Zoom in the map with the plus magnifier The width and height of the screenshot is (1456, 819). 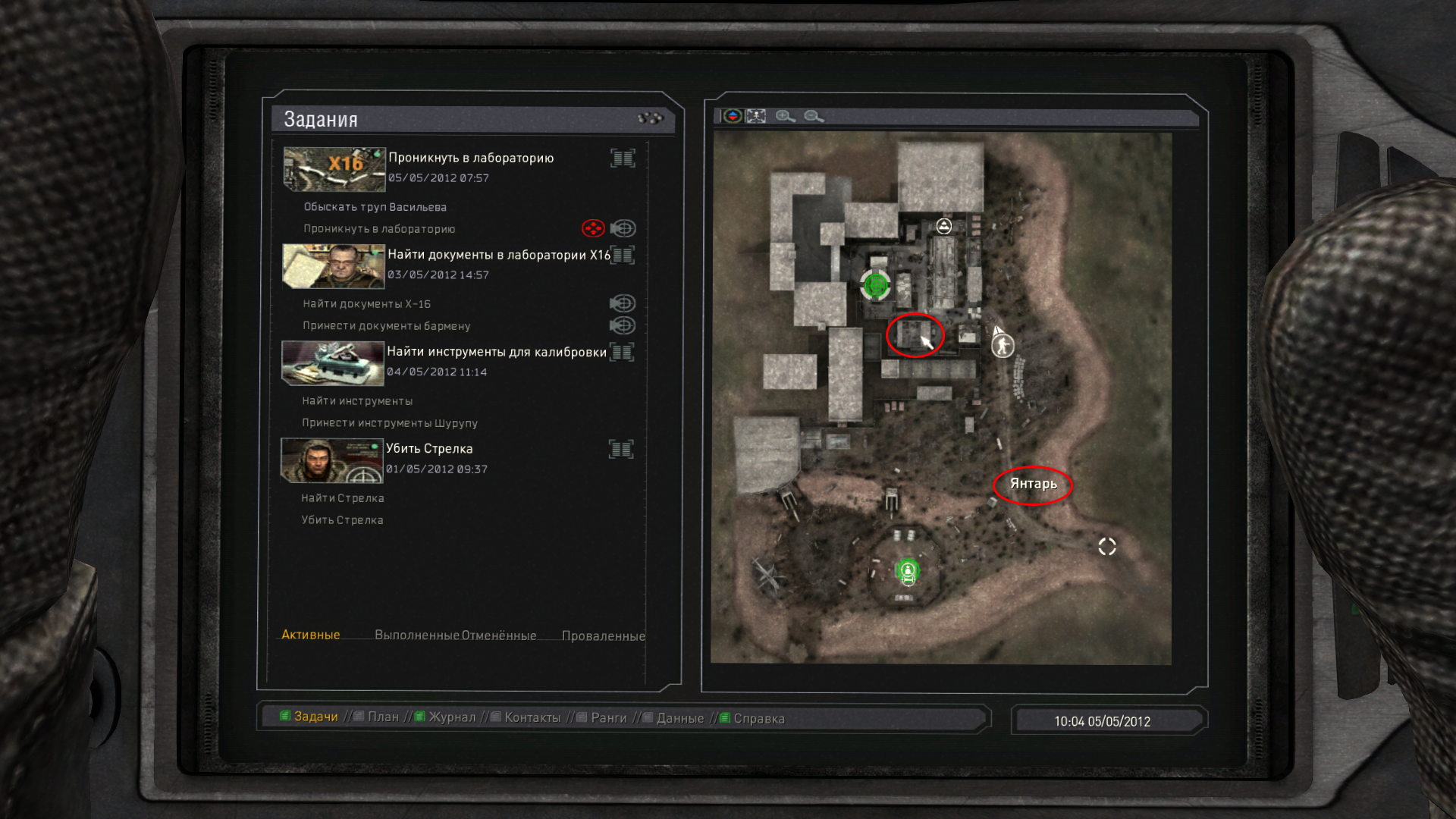(x=785, y=116)
